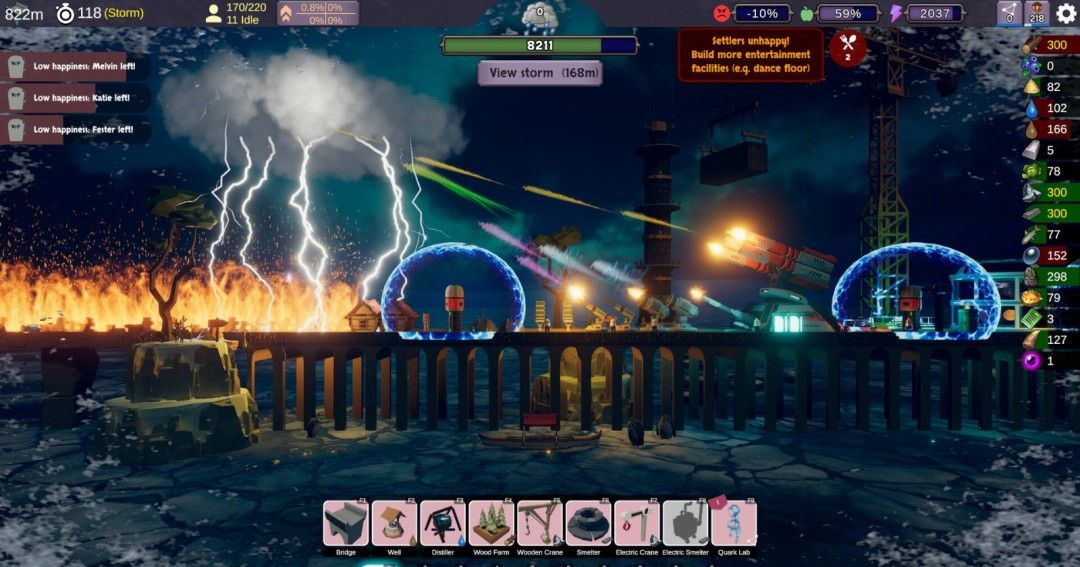This screenshot has height=567, width=1080.
Task: Click the View storm button
Action: tap(540, 73)
